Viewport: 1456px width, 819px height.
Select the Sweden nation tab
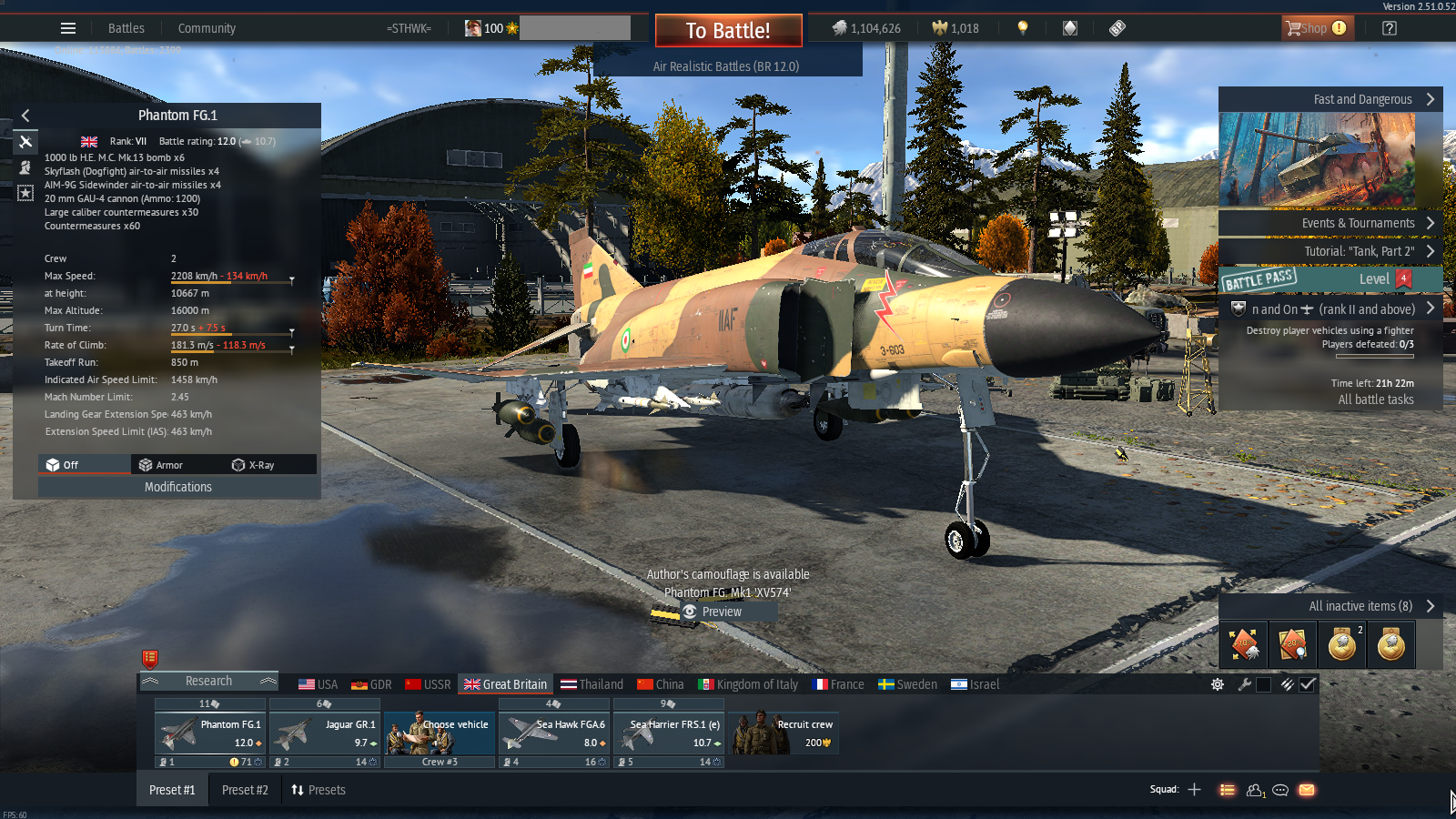pyautogui.click(x=907, y=684)
